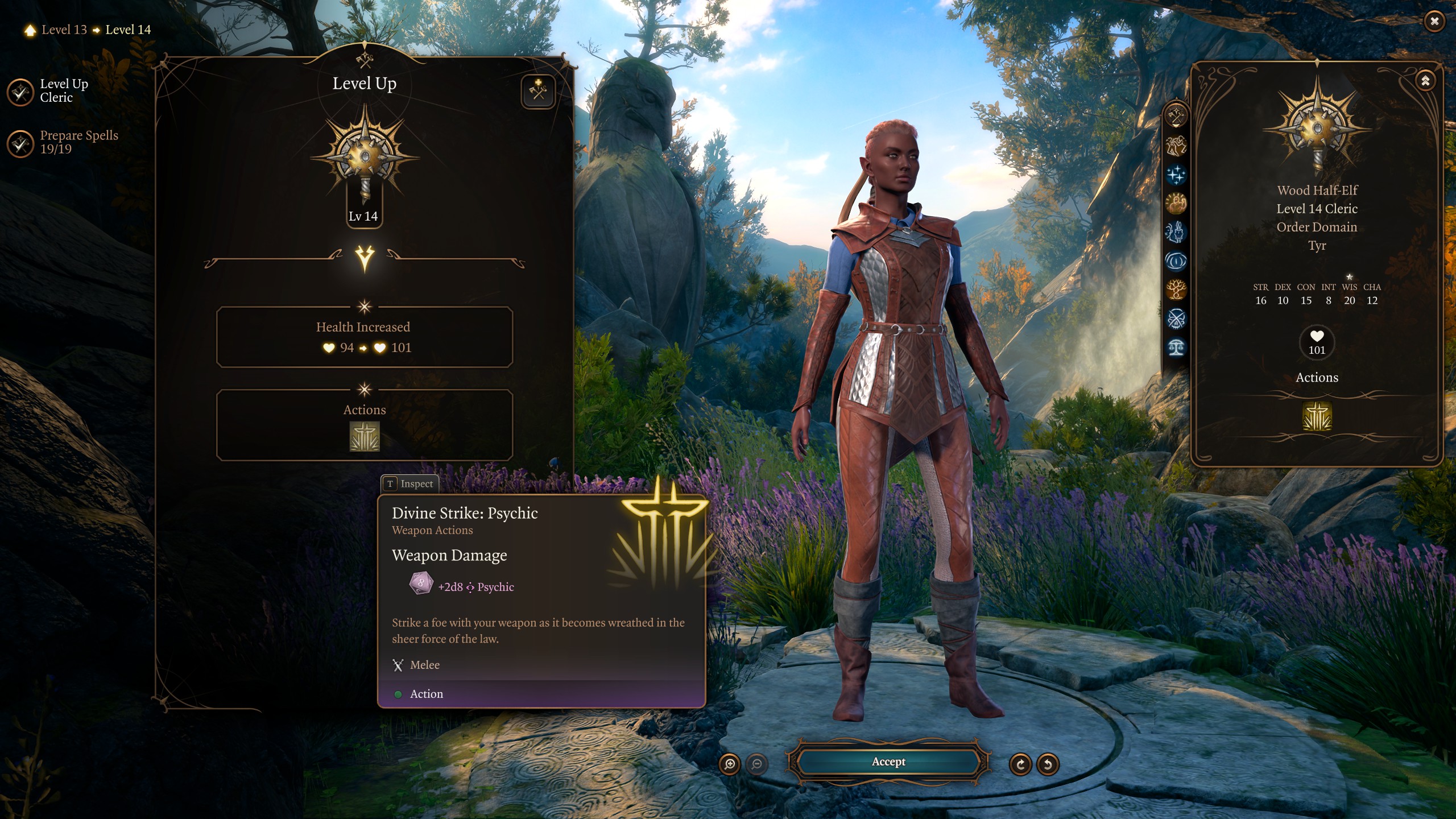Collapse the character summary panel
1456x819 pixels.
click(1425, 81)
